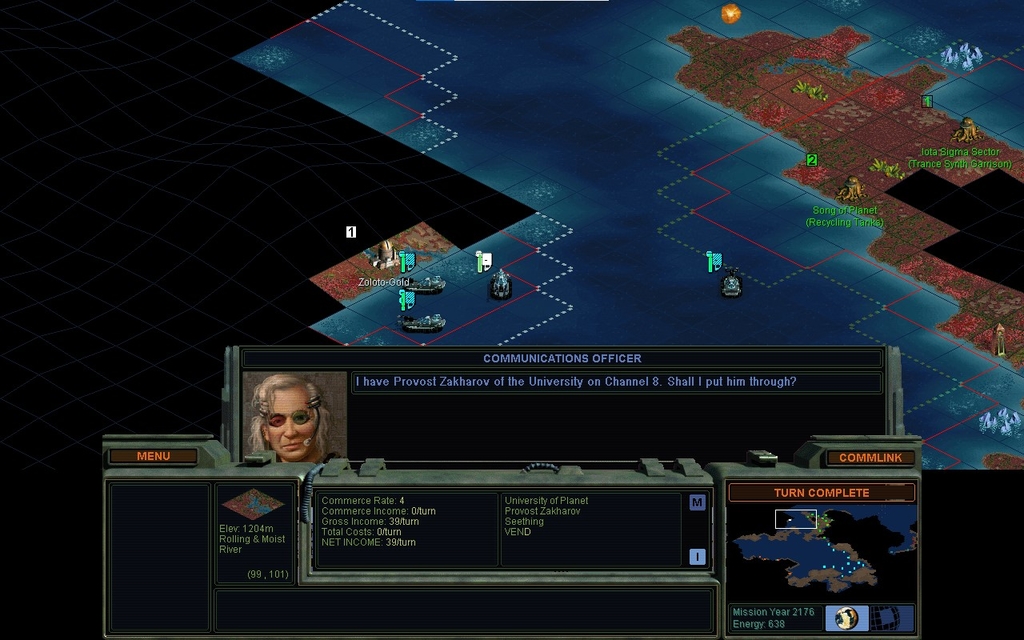Viewport: 1024px width, 640px height.
Task: Open the MENU button
Action: click(x=153, y=457)
